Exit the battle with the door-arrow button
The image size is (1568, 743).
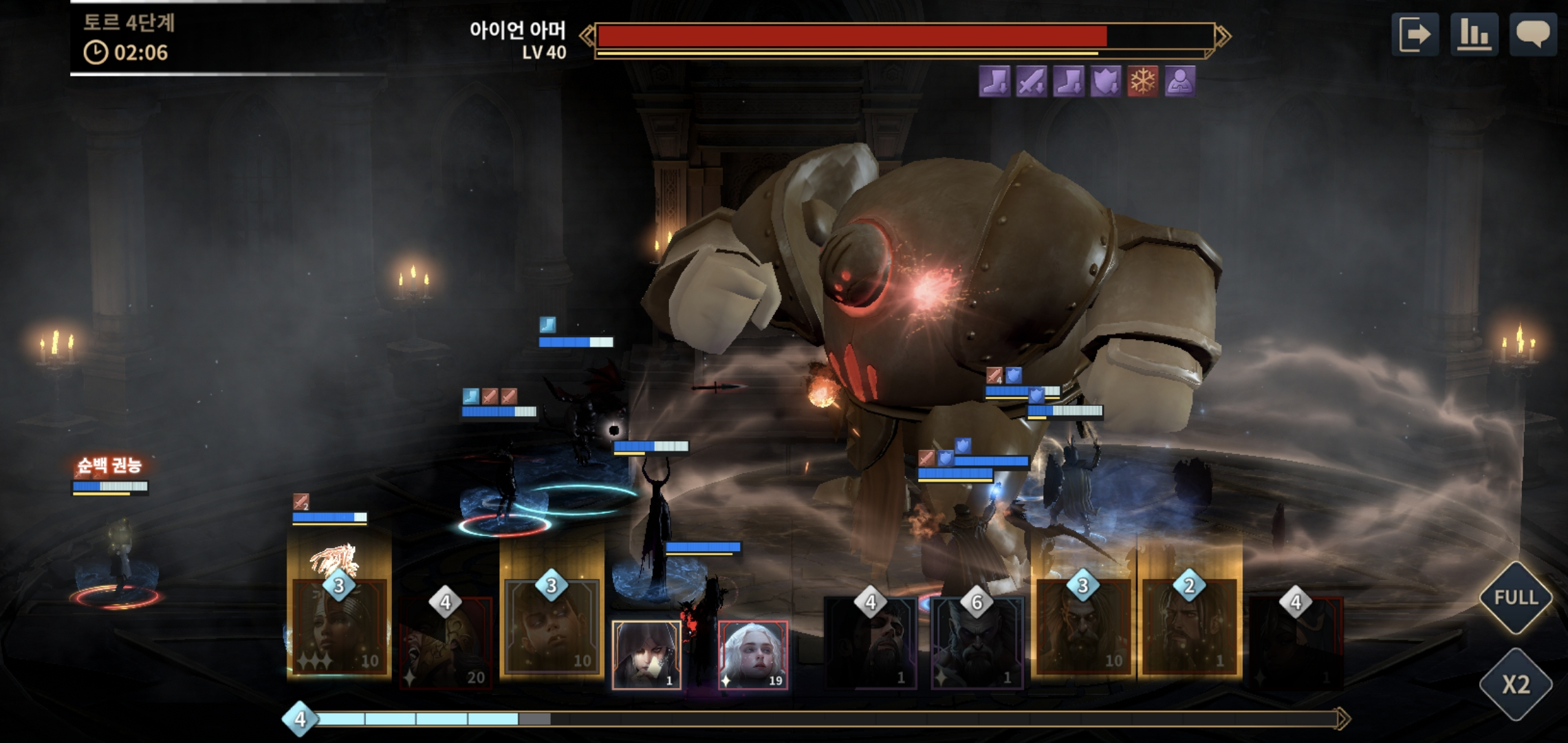(1415, 34)
